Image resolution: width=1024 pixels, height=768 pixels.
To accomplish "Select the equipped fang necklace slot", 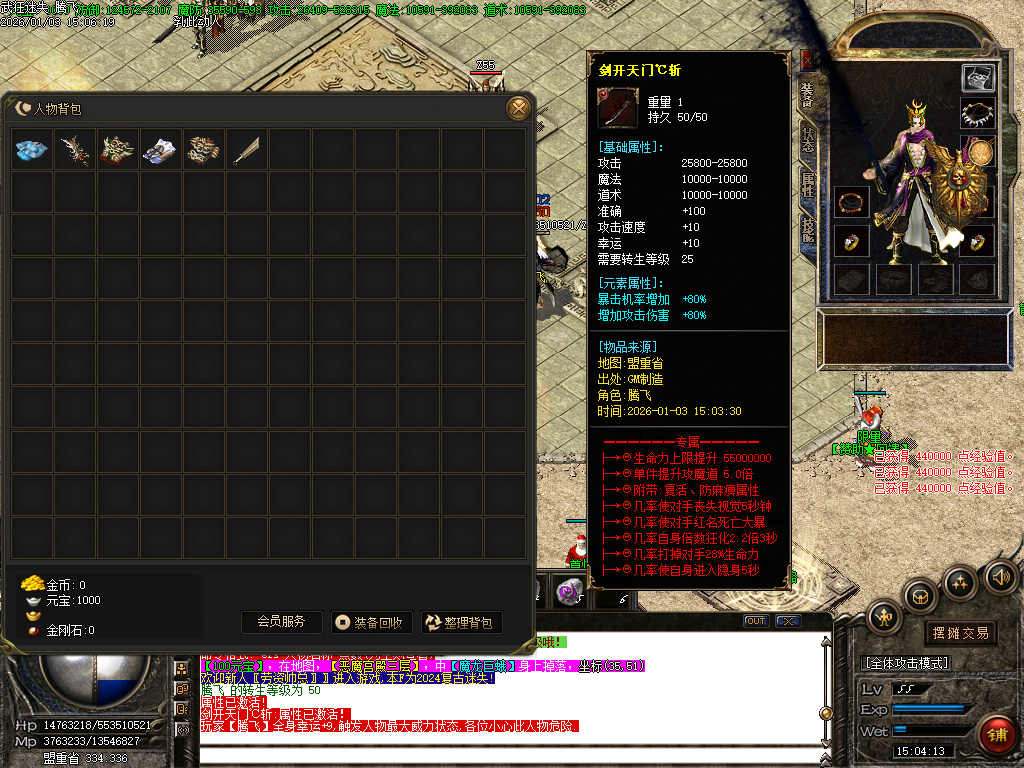I will click(x=978, y=114).
